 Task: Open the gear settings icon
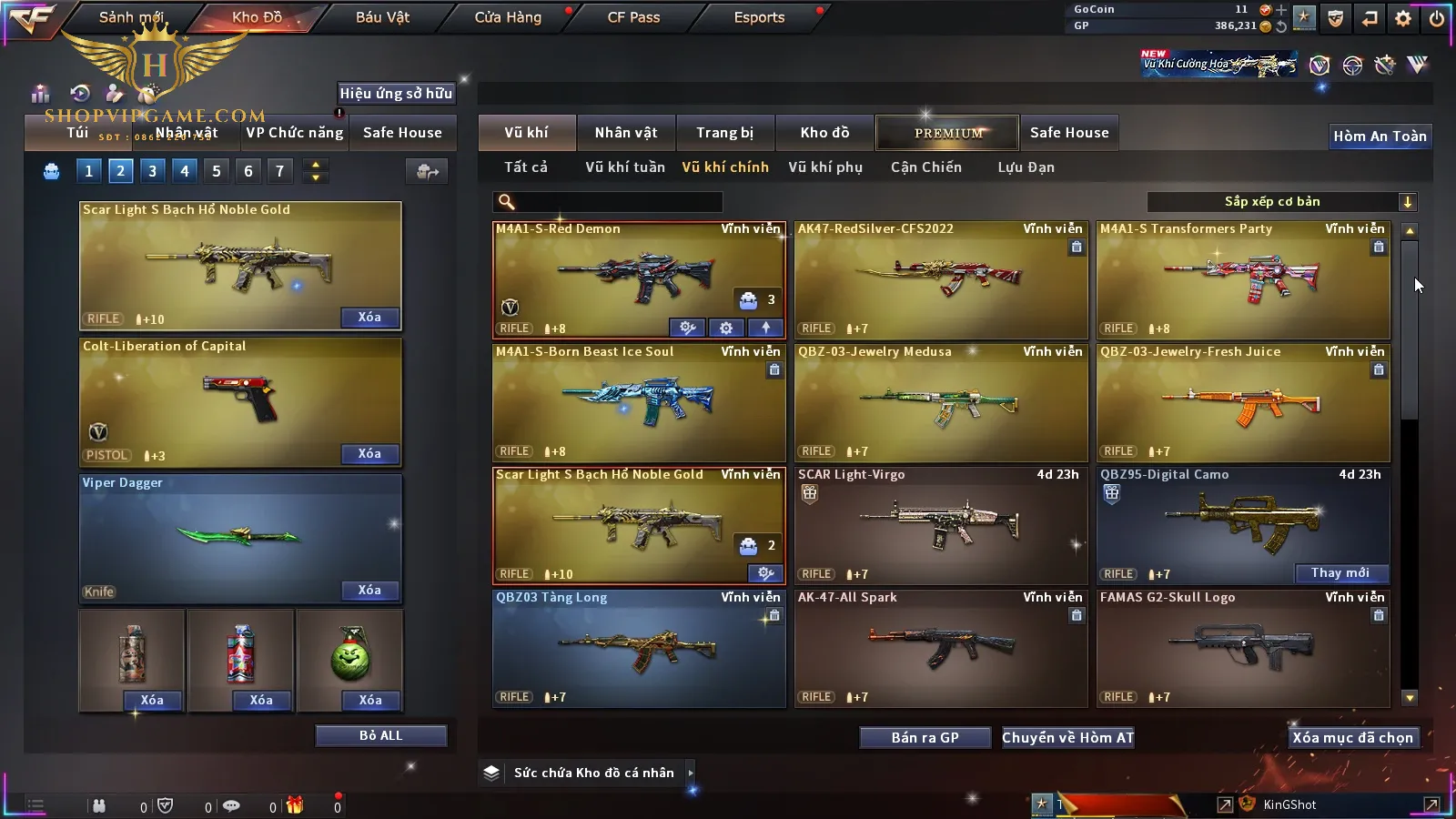[x=1402, y=18]
